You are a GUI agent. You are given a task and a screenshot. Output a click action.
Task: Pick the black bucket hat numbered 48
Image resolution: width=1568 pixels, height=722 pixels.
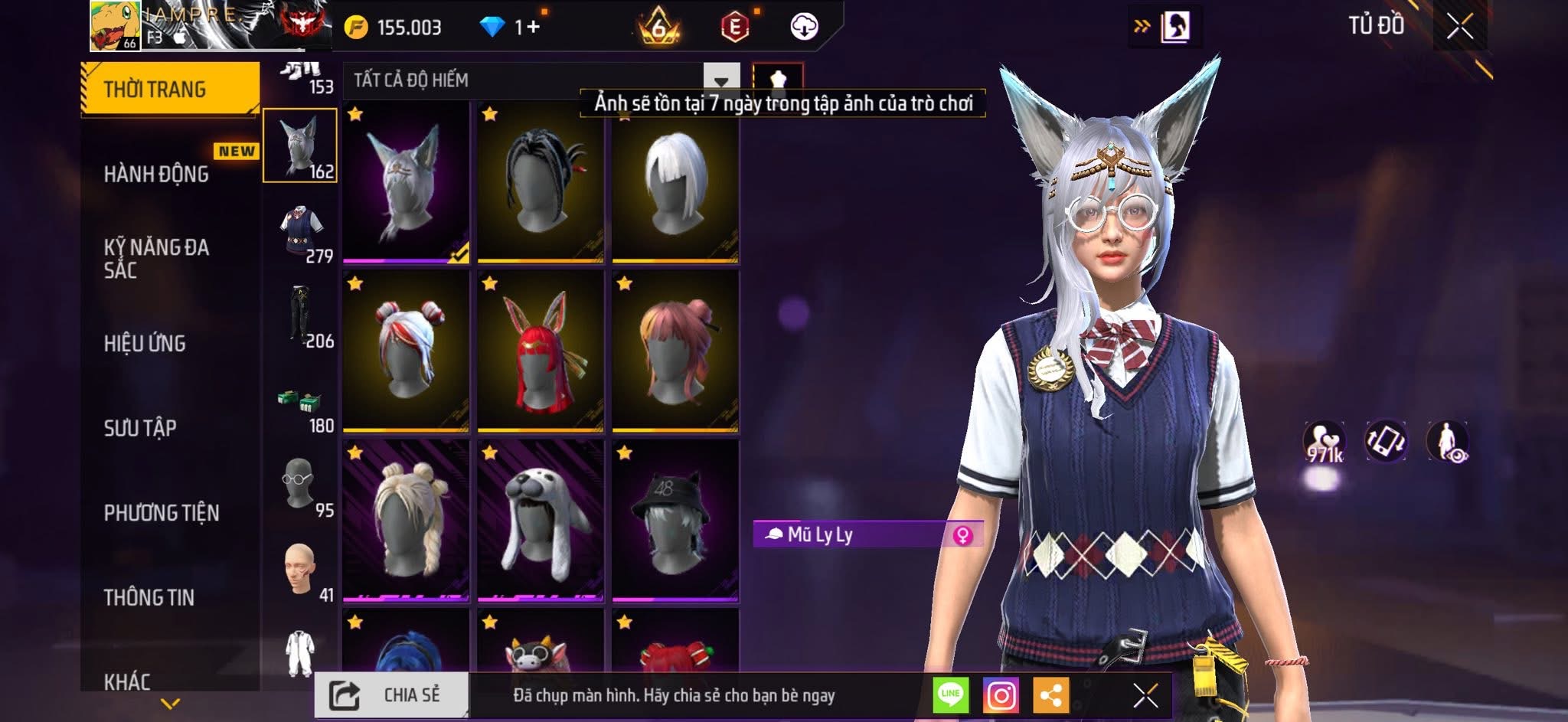675,521
